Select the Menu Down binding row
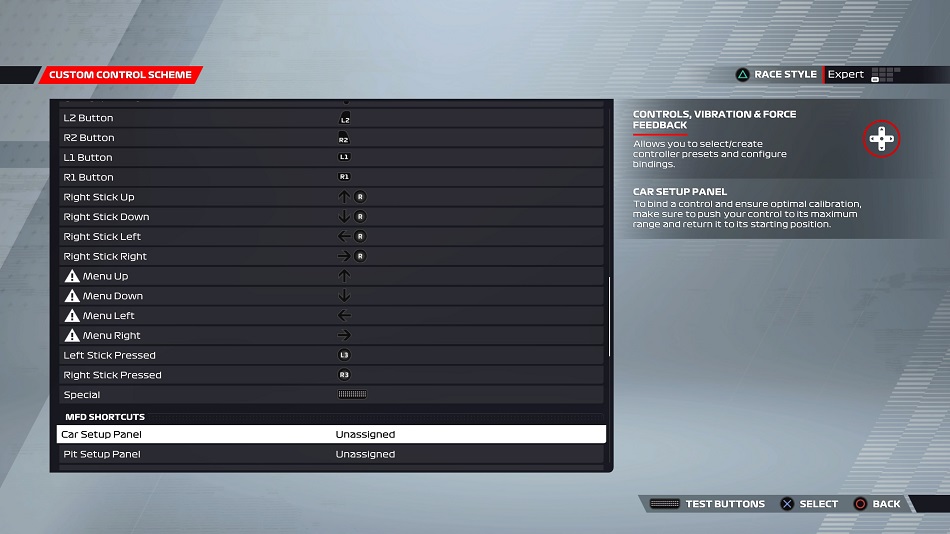This screenshot has width=950, height=534. [331, 296]
